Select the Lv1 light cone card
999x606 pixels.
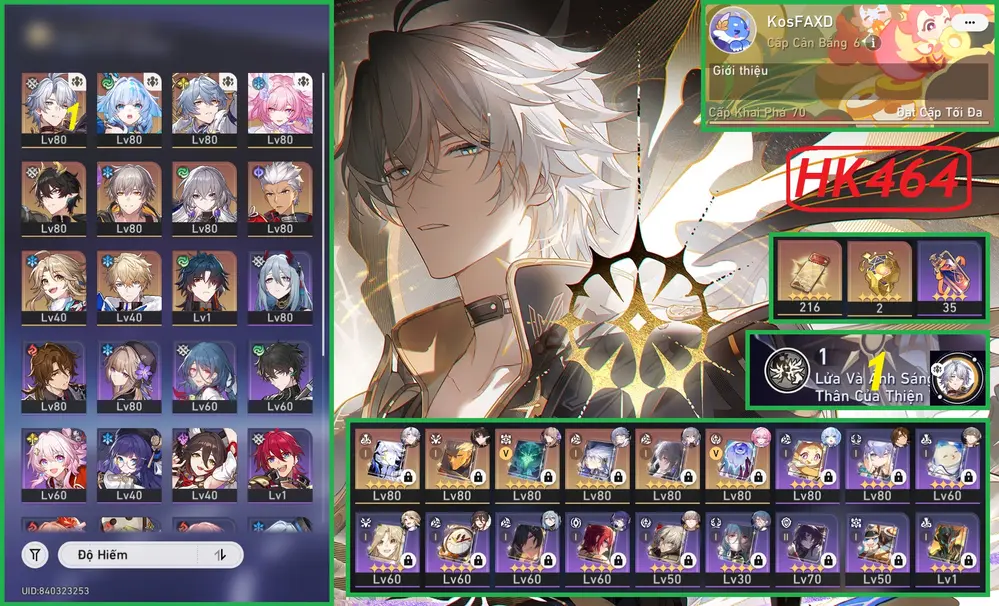946,548
